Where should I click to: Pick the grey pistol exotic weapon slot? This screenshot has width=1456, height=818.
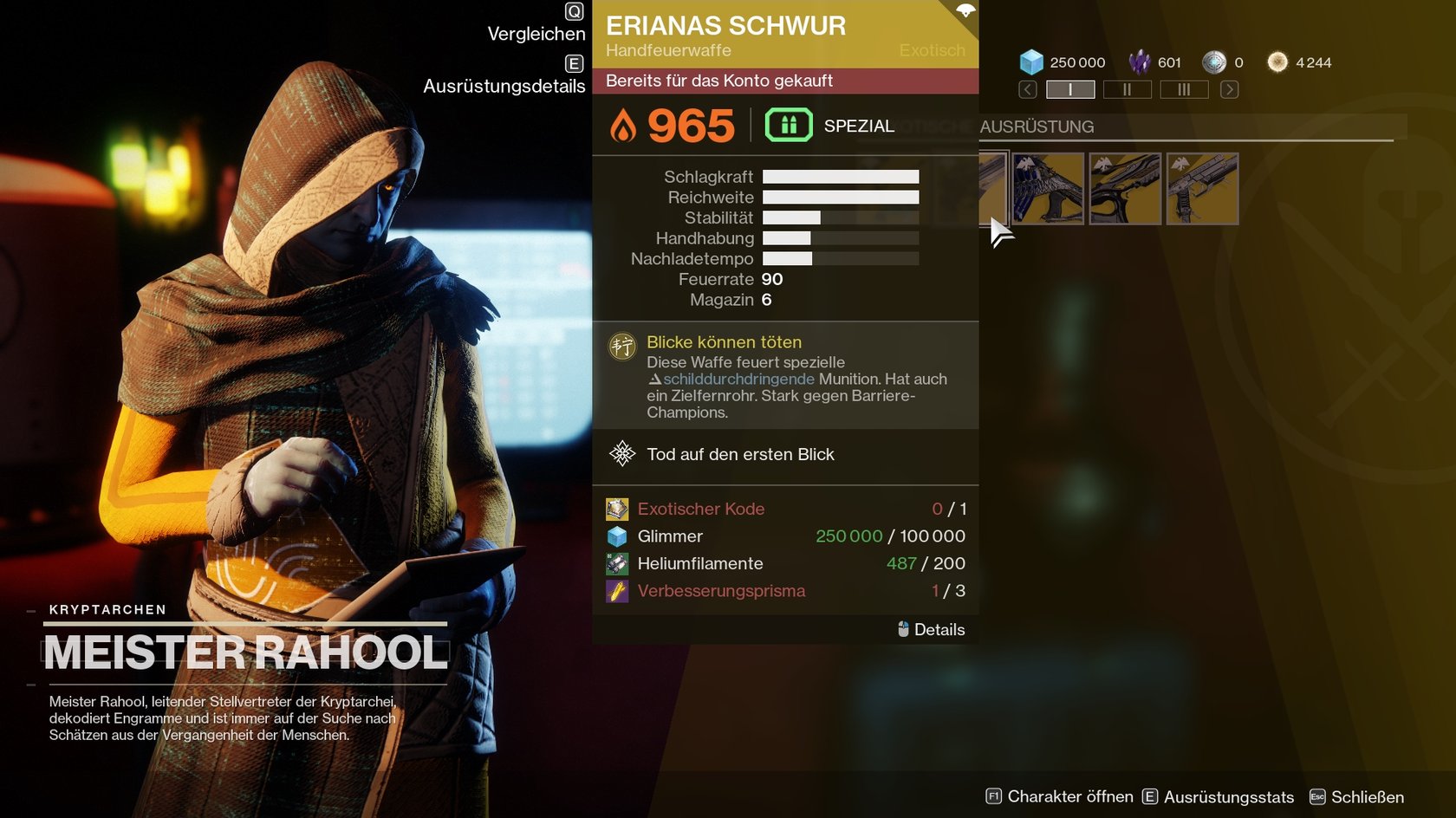pyautogui.click(x=1202, y=189)
